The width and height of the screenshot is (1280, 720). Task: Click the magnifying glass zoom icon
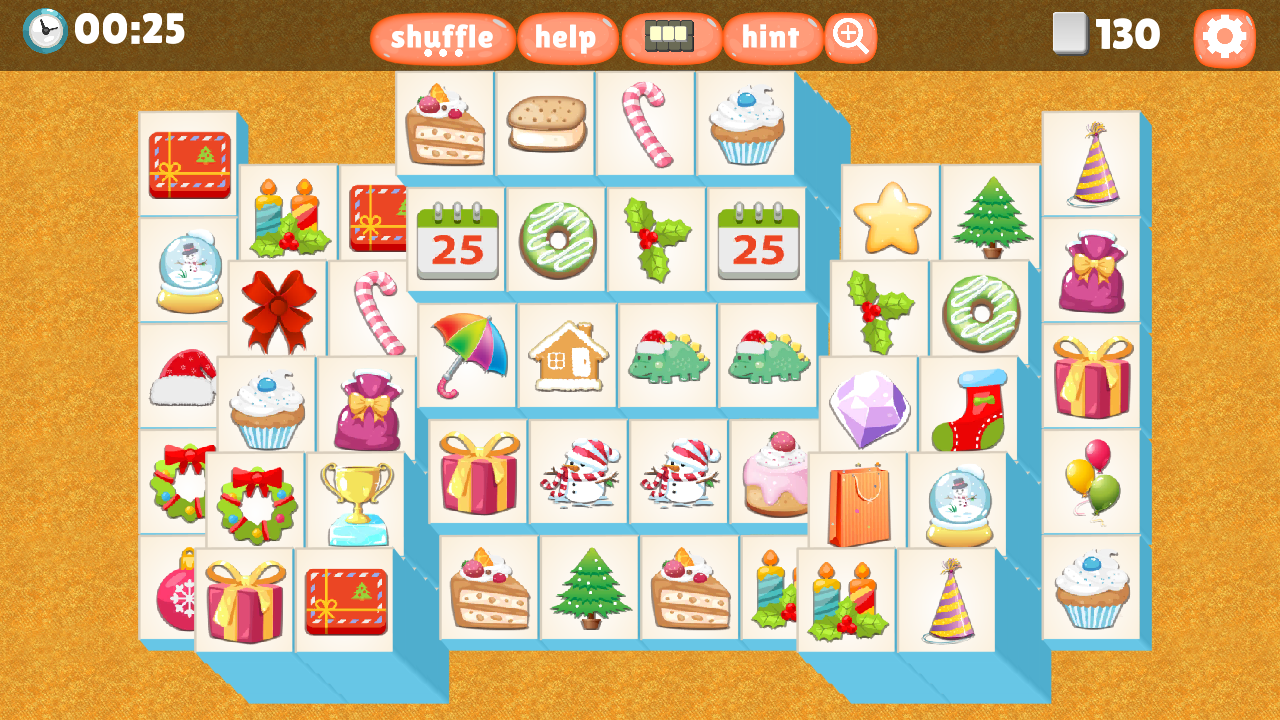pos(849,38)
